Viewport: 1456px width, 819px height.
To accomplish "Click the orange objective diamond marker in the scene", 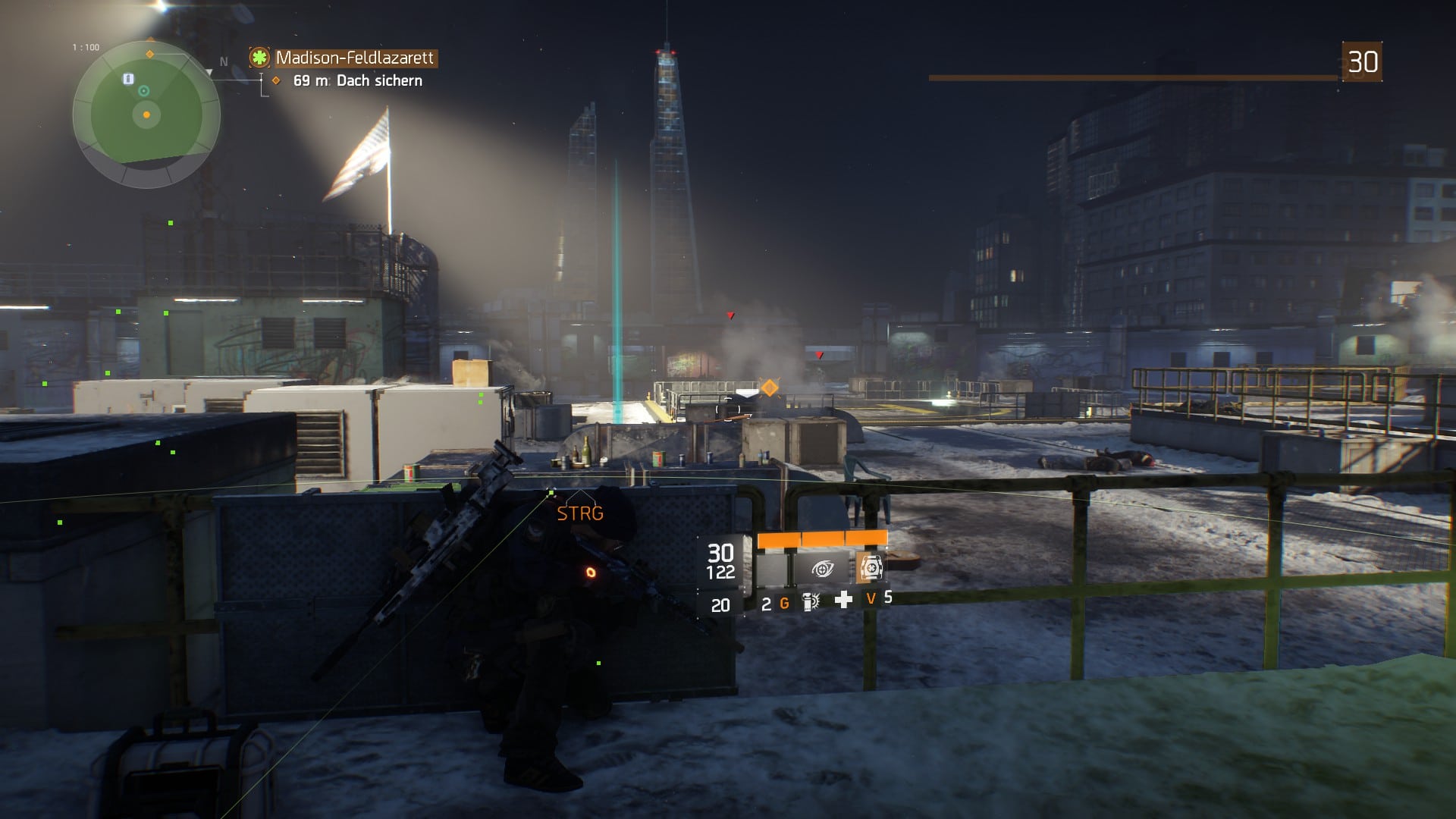I will tap(769, 388).
